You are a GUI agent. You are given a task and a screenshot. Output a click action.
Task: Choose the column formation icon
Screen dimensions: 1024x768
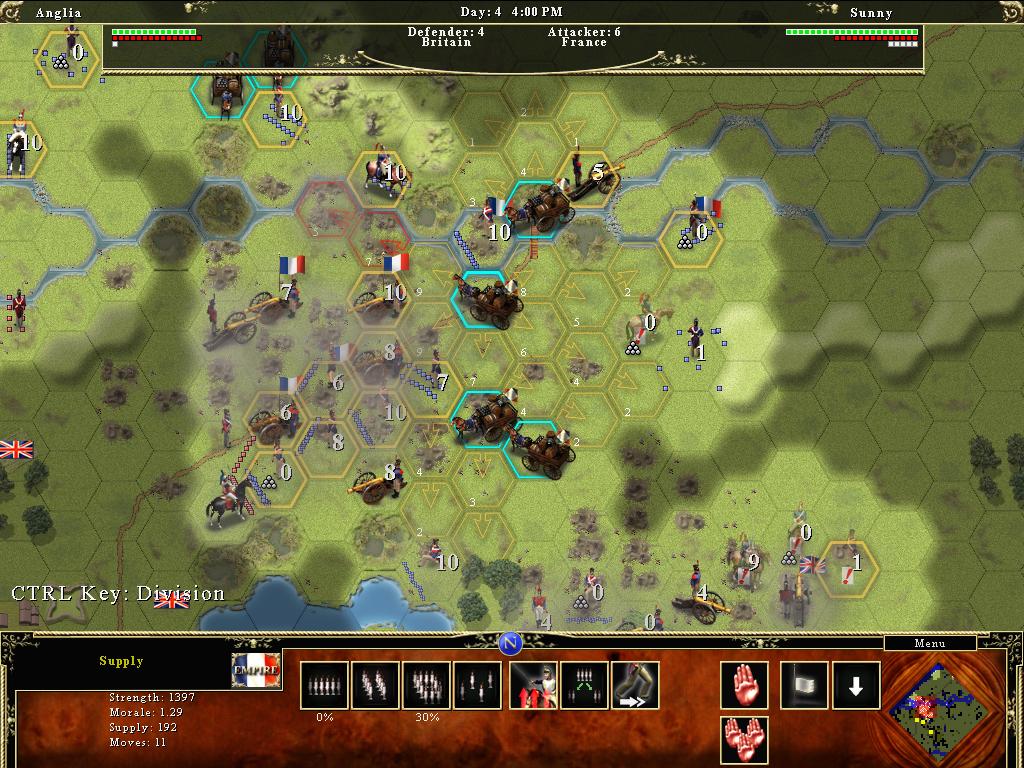[375, 685]
